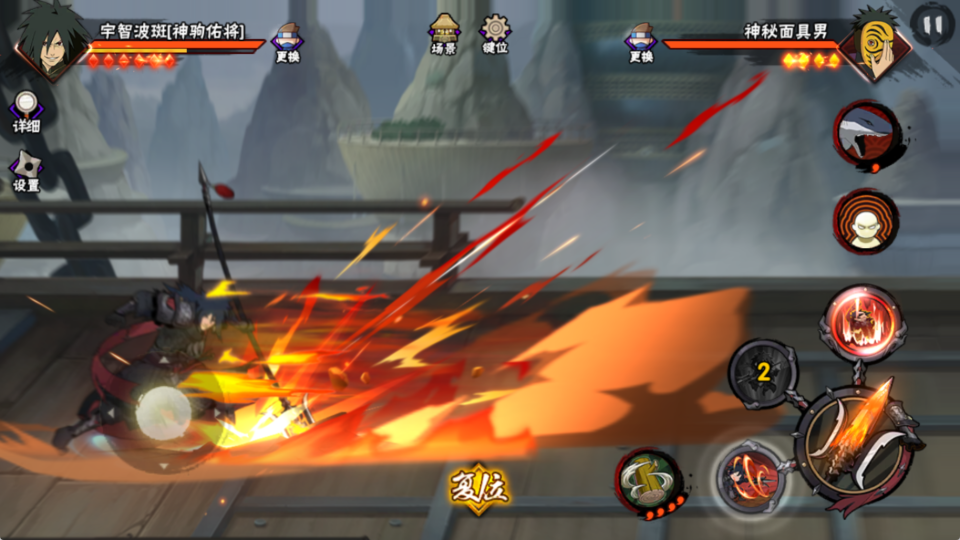Viewport: 960px width, 540px height.
Task: Change the Madara player character via 更换
Action: (x=288, y=42)
